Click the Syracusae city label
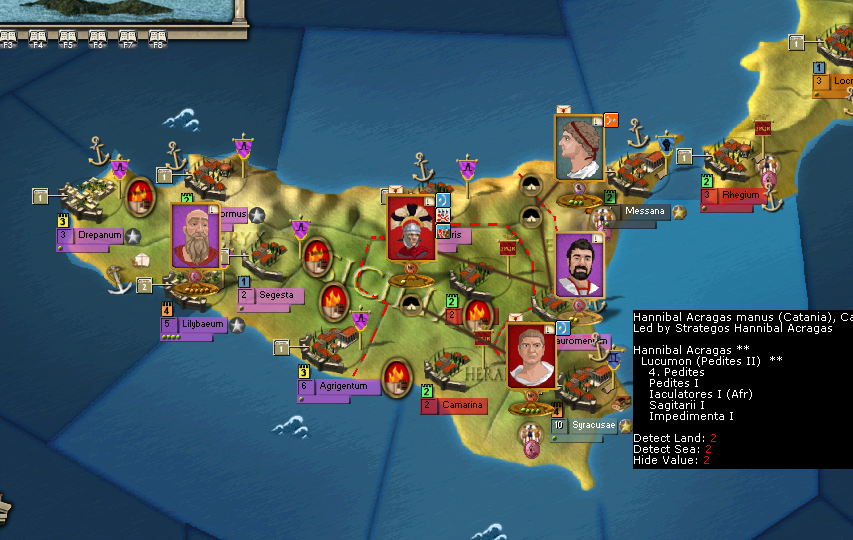The height and width of the screenshot is (540, 853). [593, 425]
